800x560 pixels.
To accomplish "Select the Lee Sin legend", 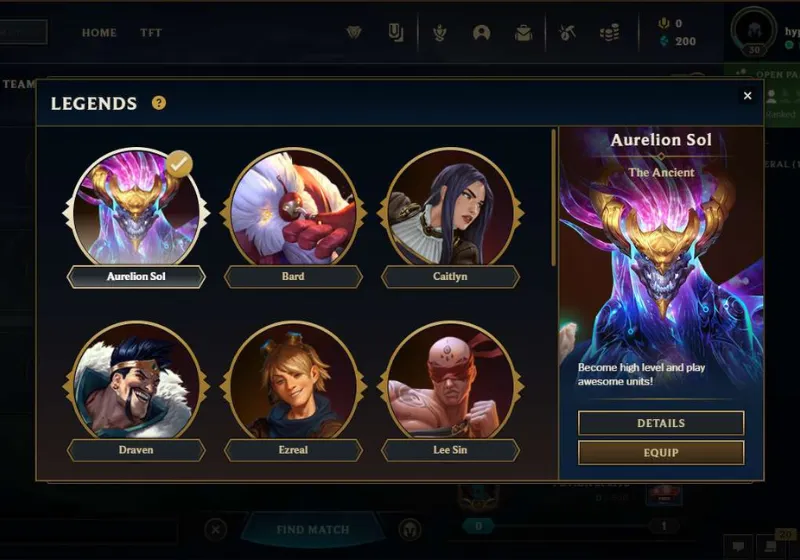I will coord(450,381).
